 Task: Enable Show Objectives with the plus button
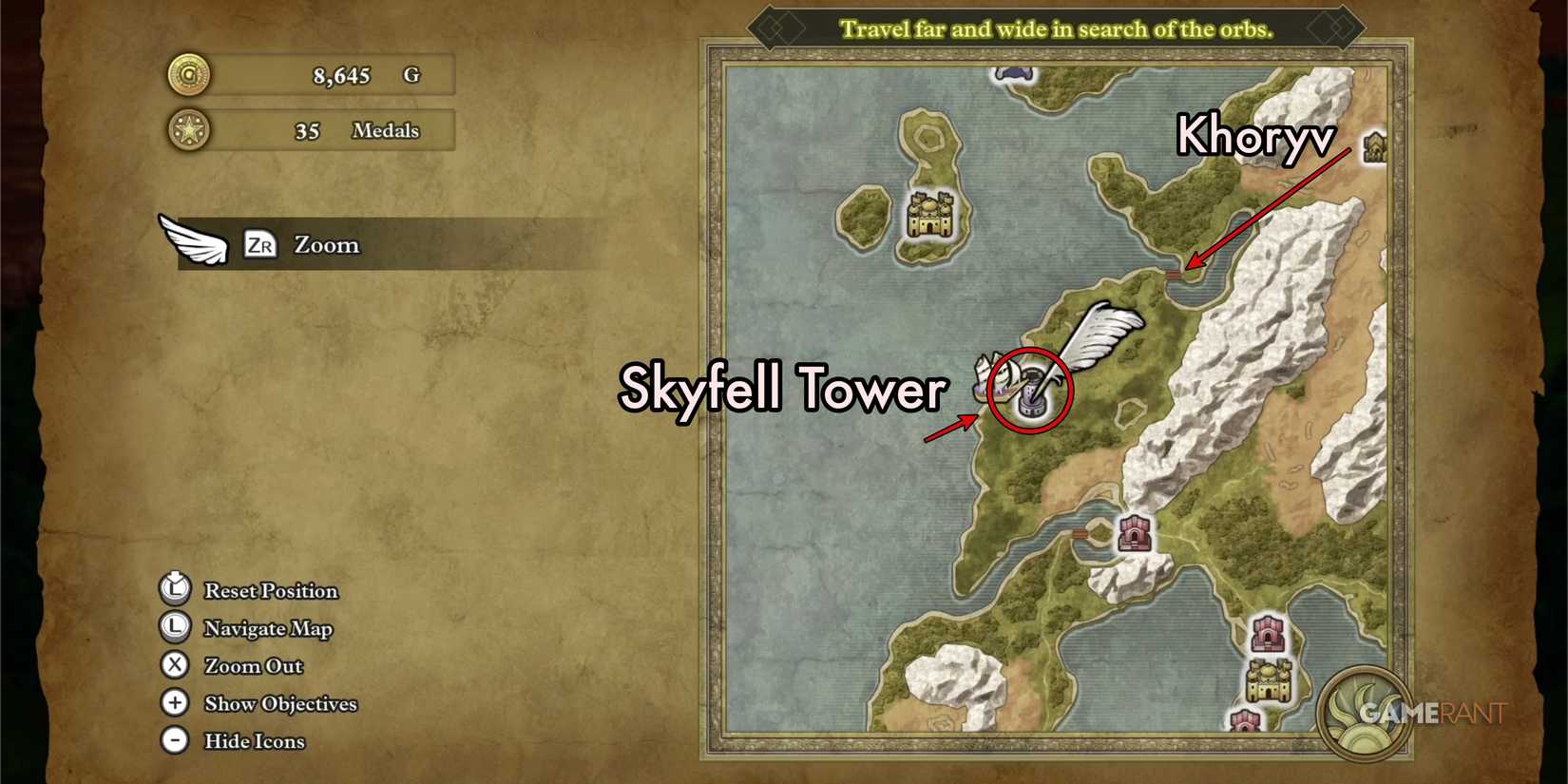174,703
